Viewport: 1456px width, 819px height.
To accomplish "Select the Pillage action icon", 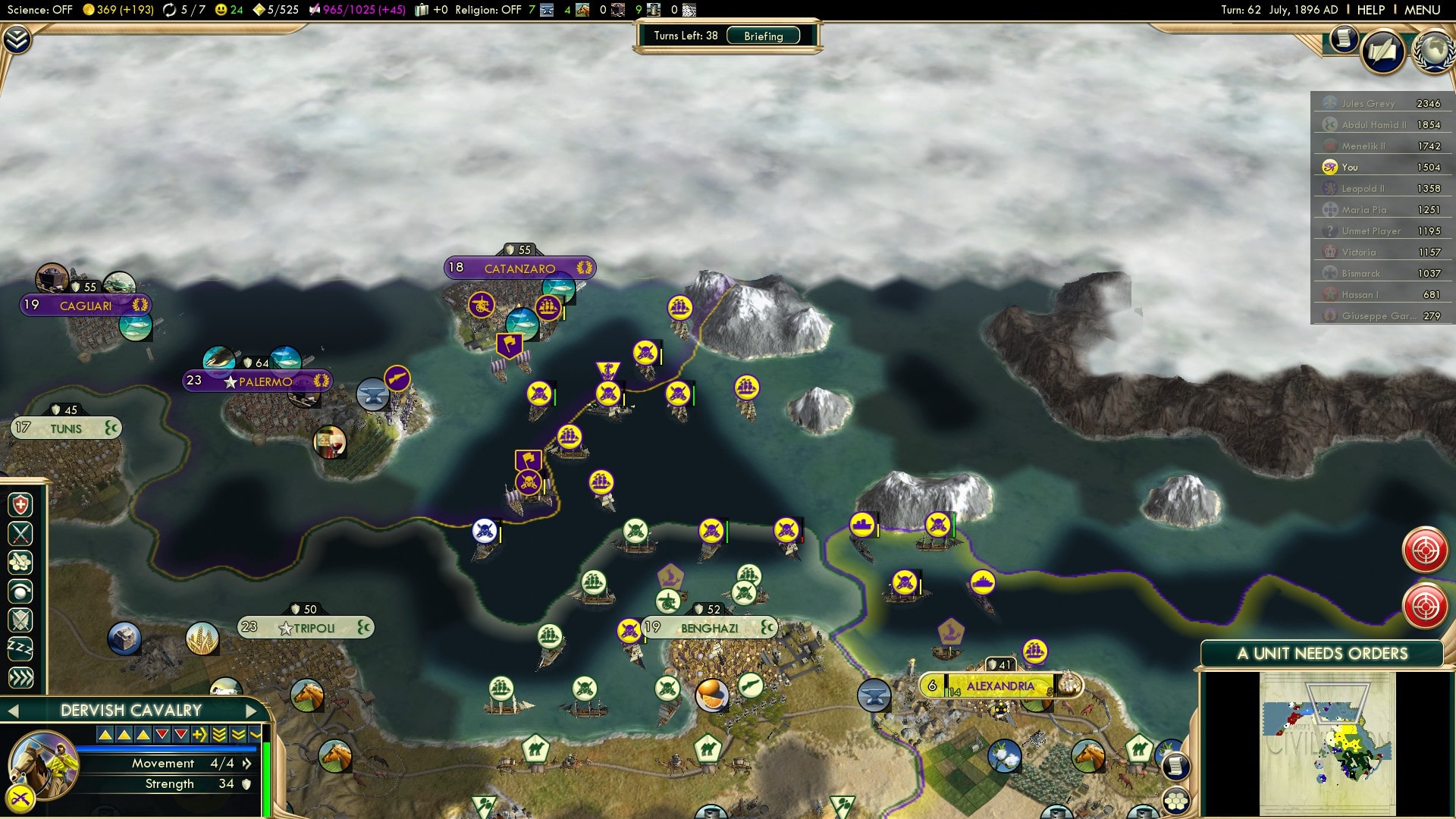I will click(20, 562).
